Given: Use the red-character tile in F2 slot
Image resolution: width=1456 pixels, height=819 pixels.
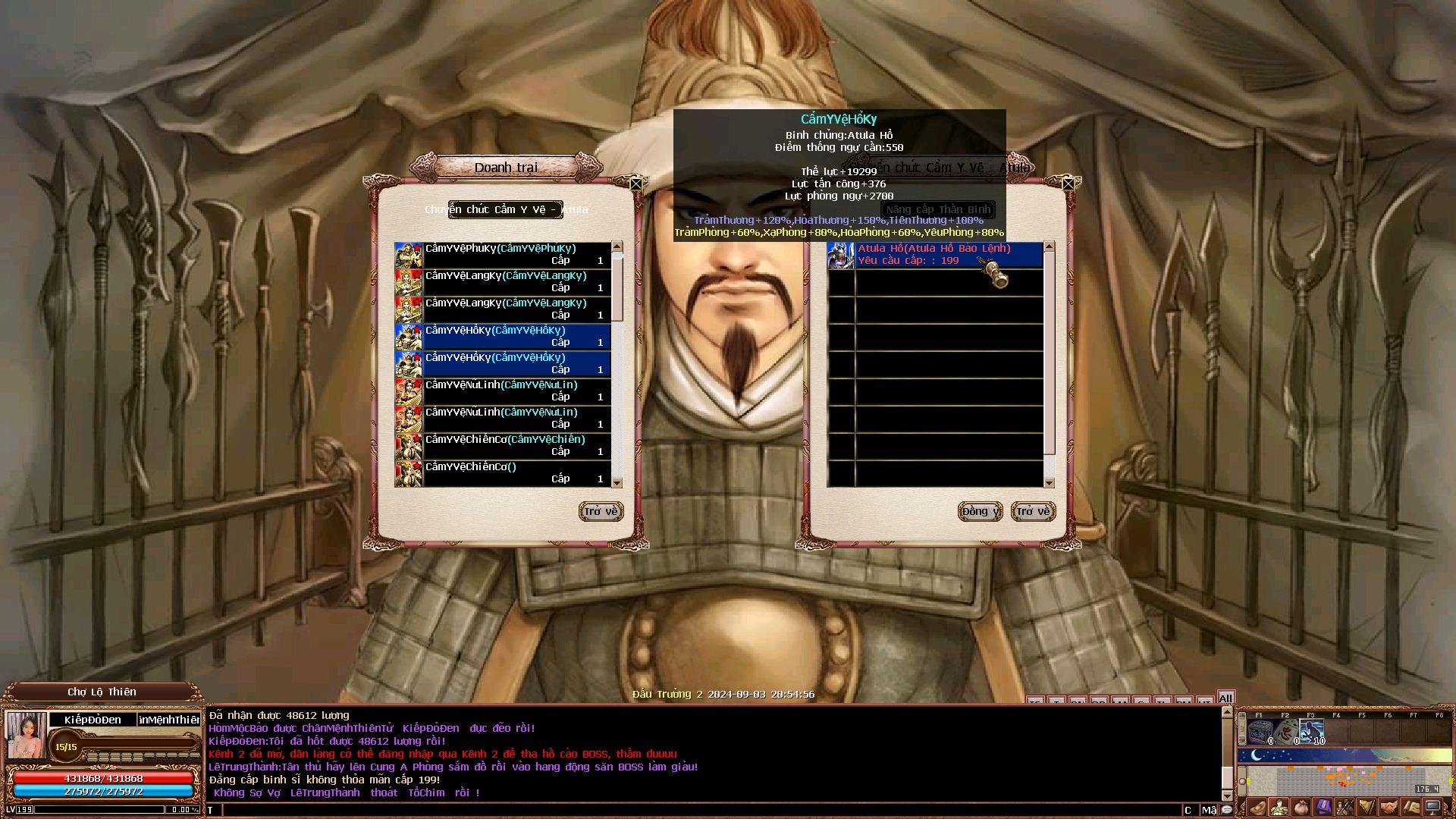Looking at the screenshot, I should 1286,733.
